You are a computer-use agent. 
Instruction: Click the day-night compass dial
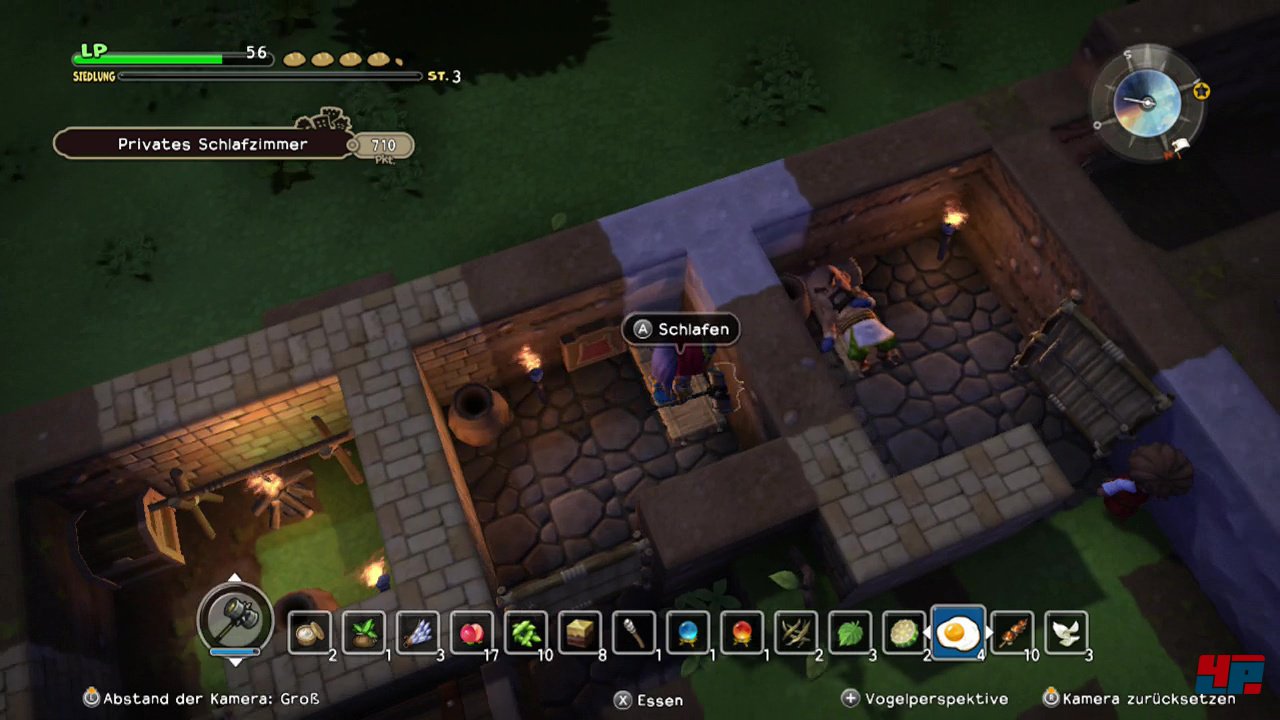(1146, 102)
